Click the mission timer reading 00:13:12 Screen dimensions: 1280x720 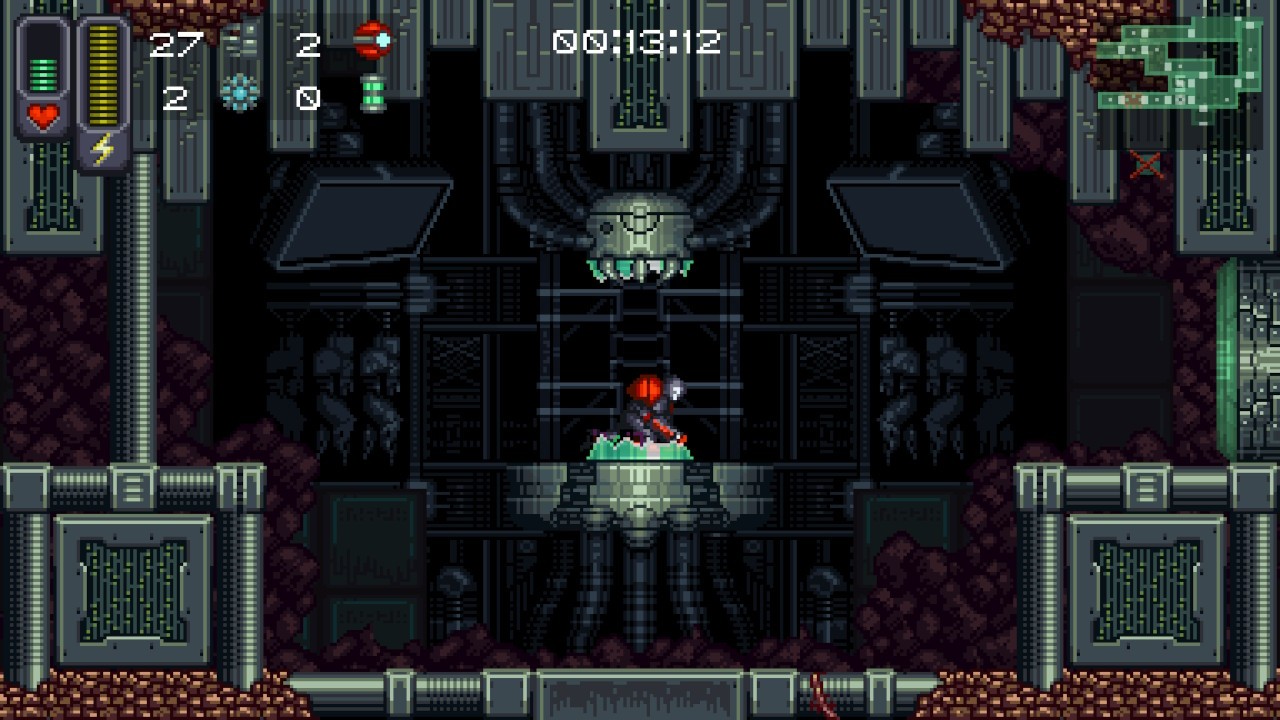pos(635,42)
